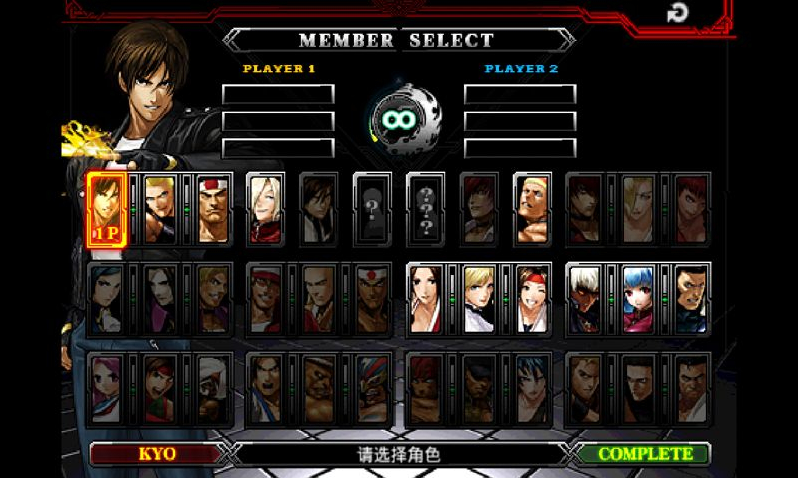Select pink-haired Athena's portrait

107,387
